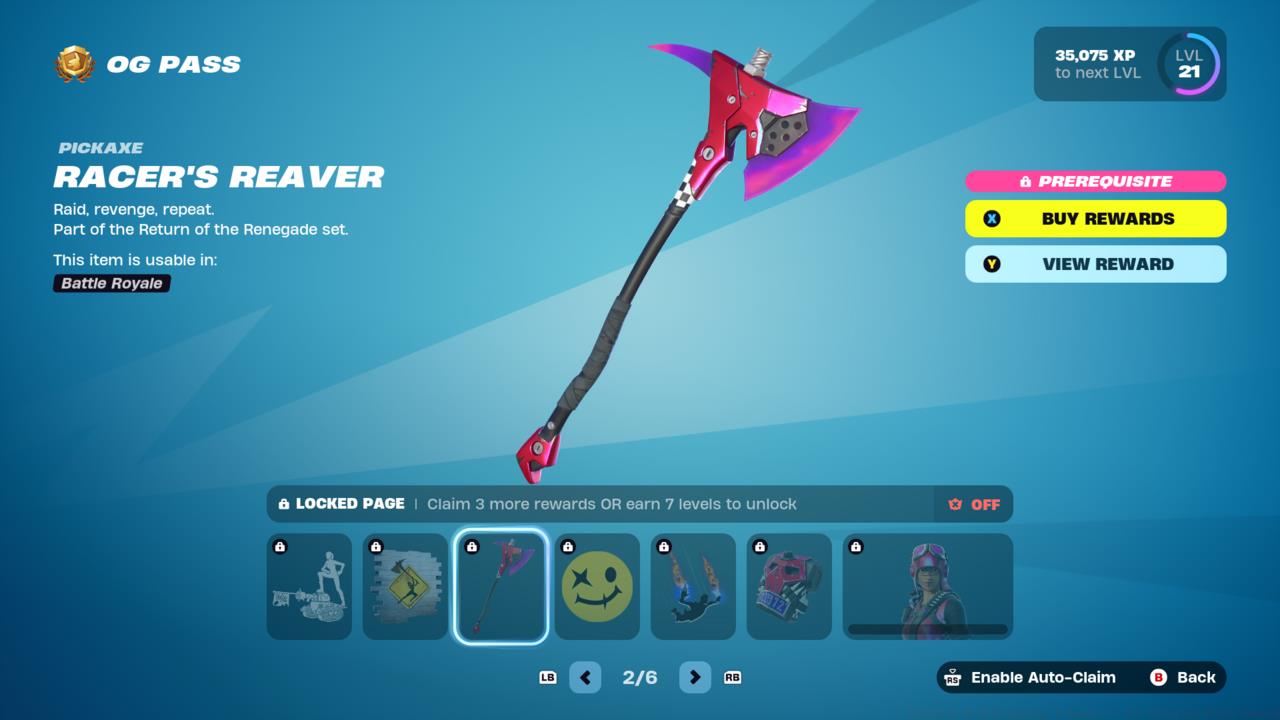Open the level 21 XP progress panel
1280x720 pixels.
point(1130,64)
